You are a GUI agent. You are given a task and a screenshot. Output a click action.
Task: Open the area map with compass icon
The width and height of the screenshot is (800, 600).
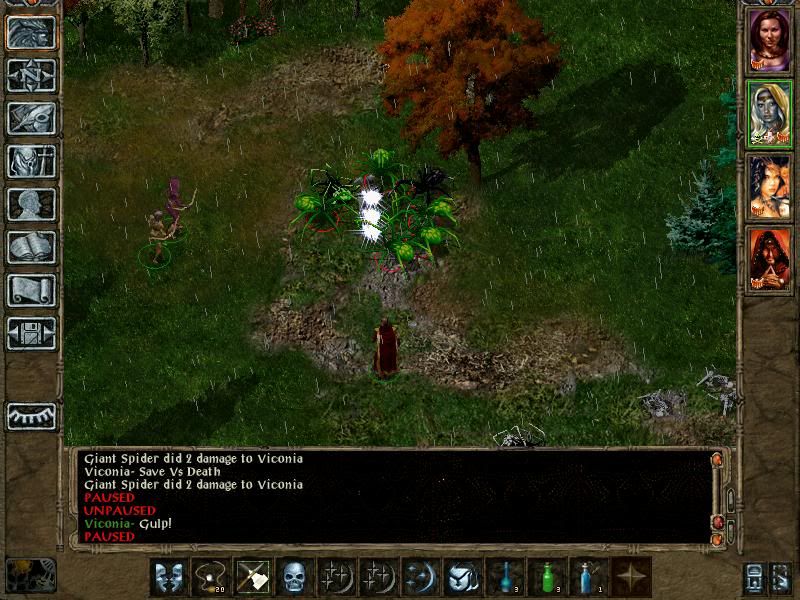point(30,75)
